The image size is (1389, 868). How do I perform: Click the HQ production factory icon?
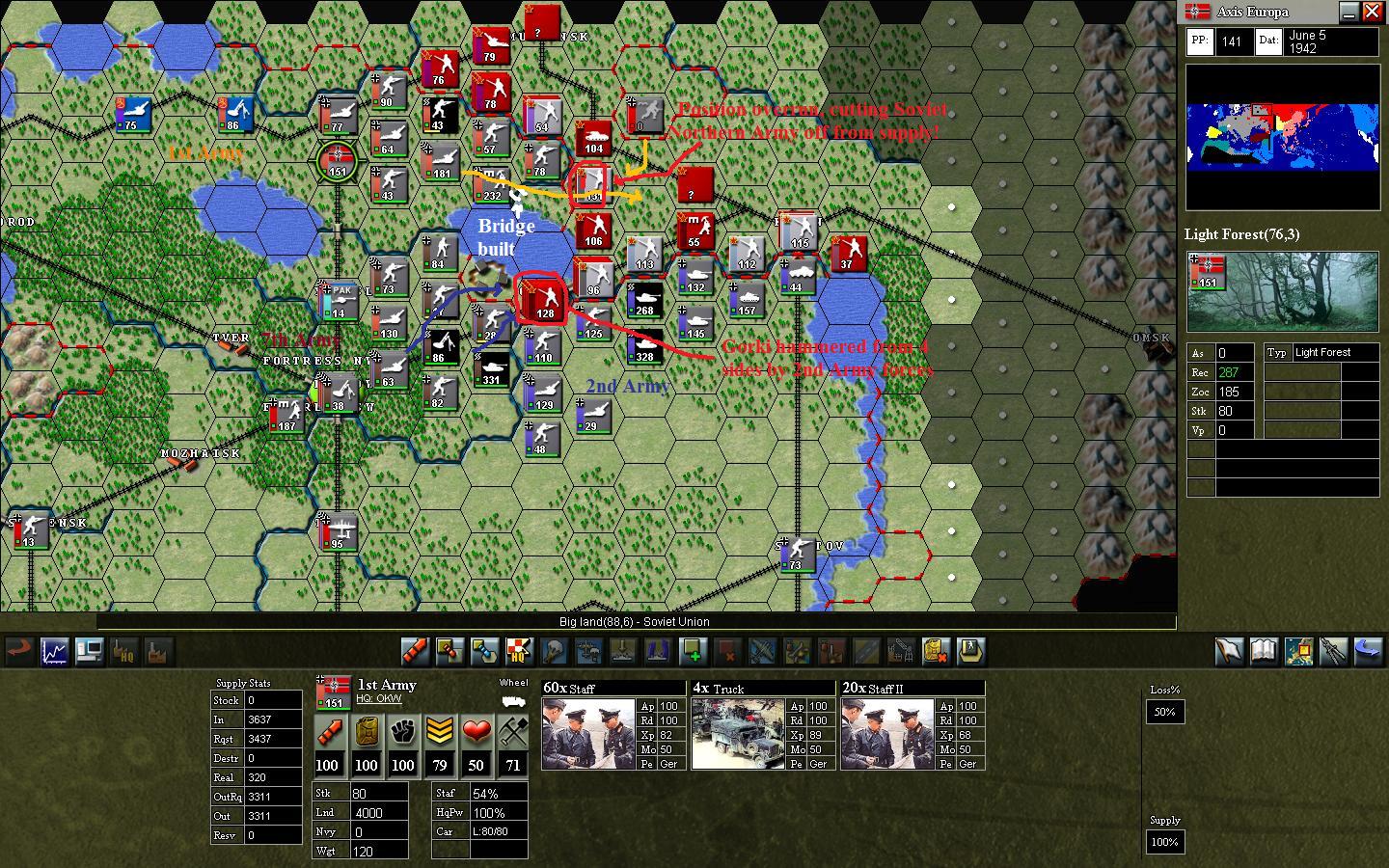tap(123, 652)
